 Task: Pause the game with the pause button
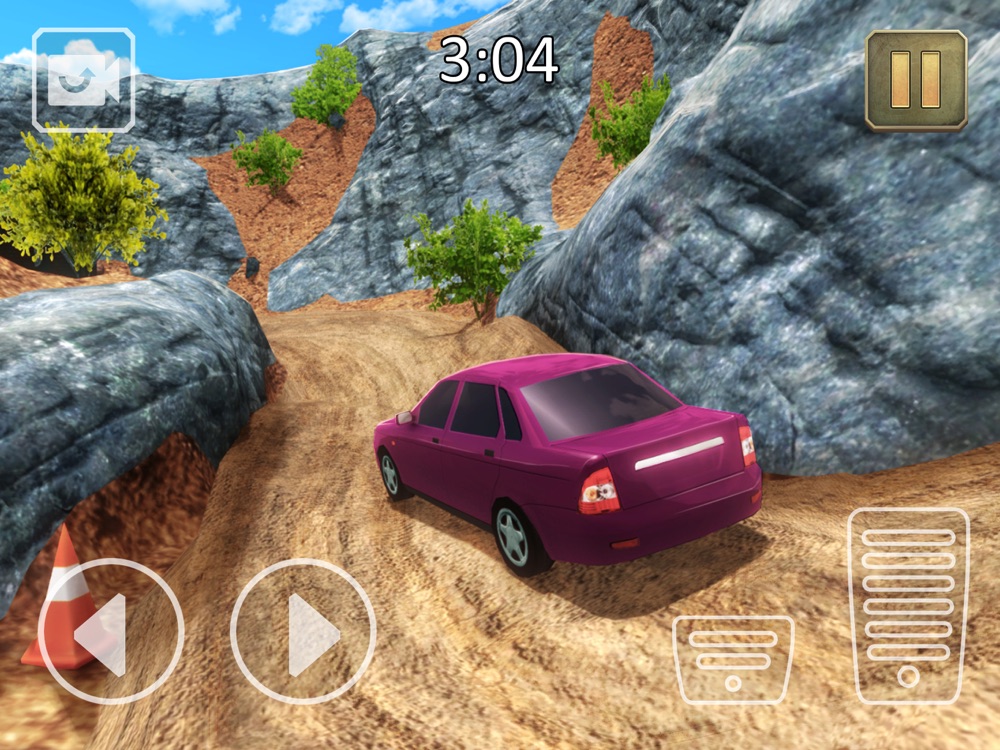tap(915, 80)
